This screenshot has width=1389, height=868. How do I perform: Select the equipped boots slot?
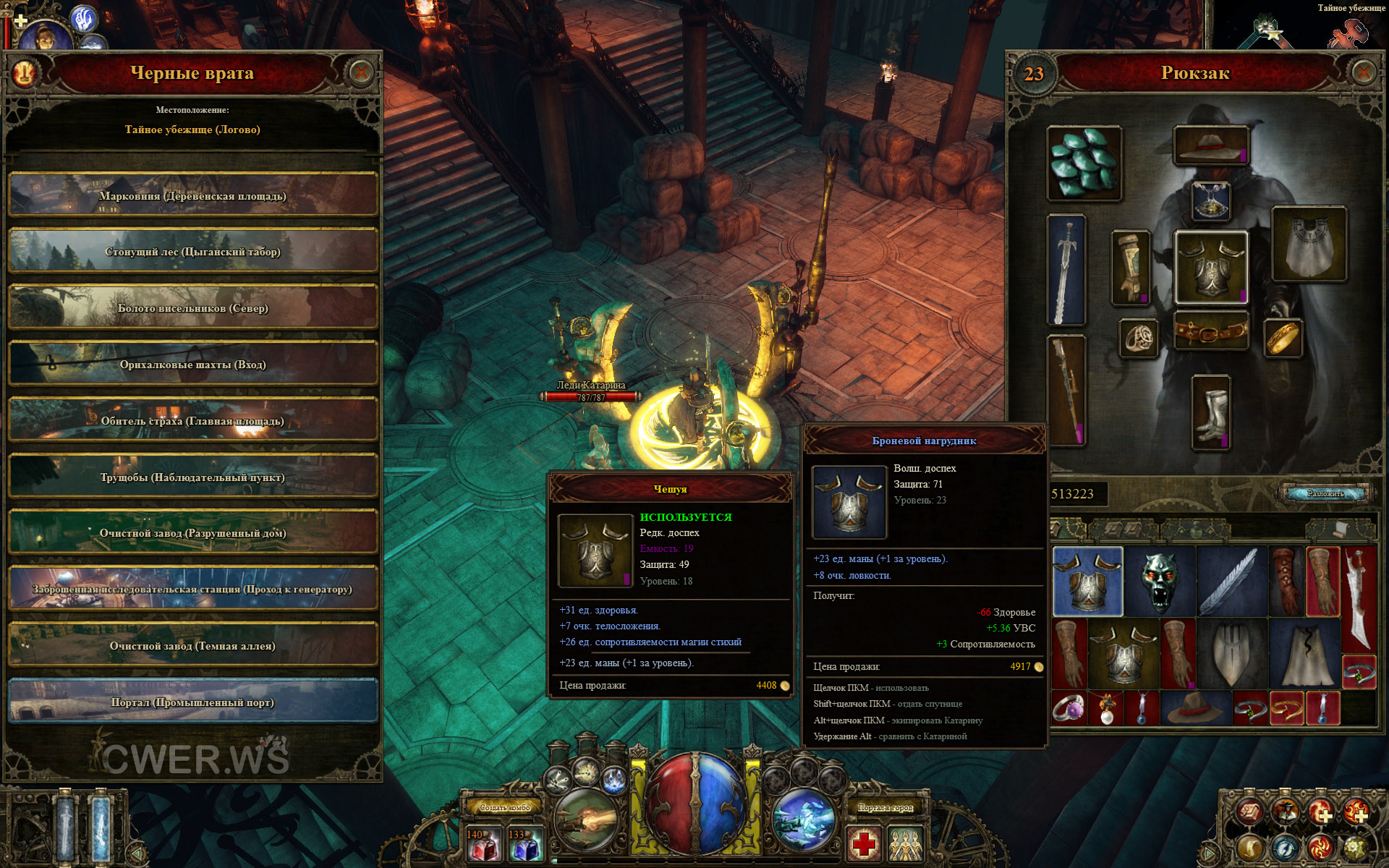pyautogui.click(x=1210, y=412)
